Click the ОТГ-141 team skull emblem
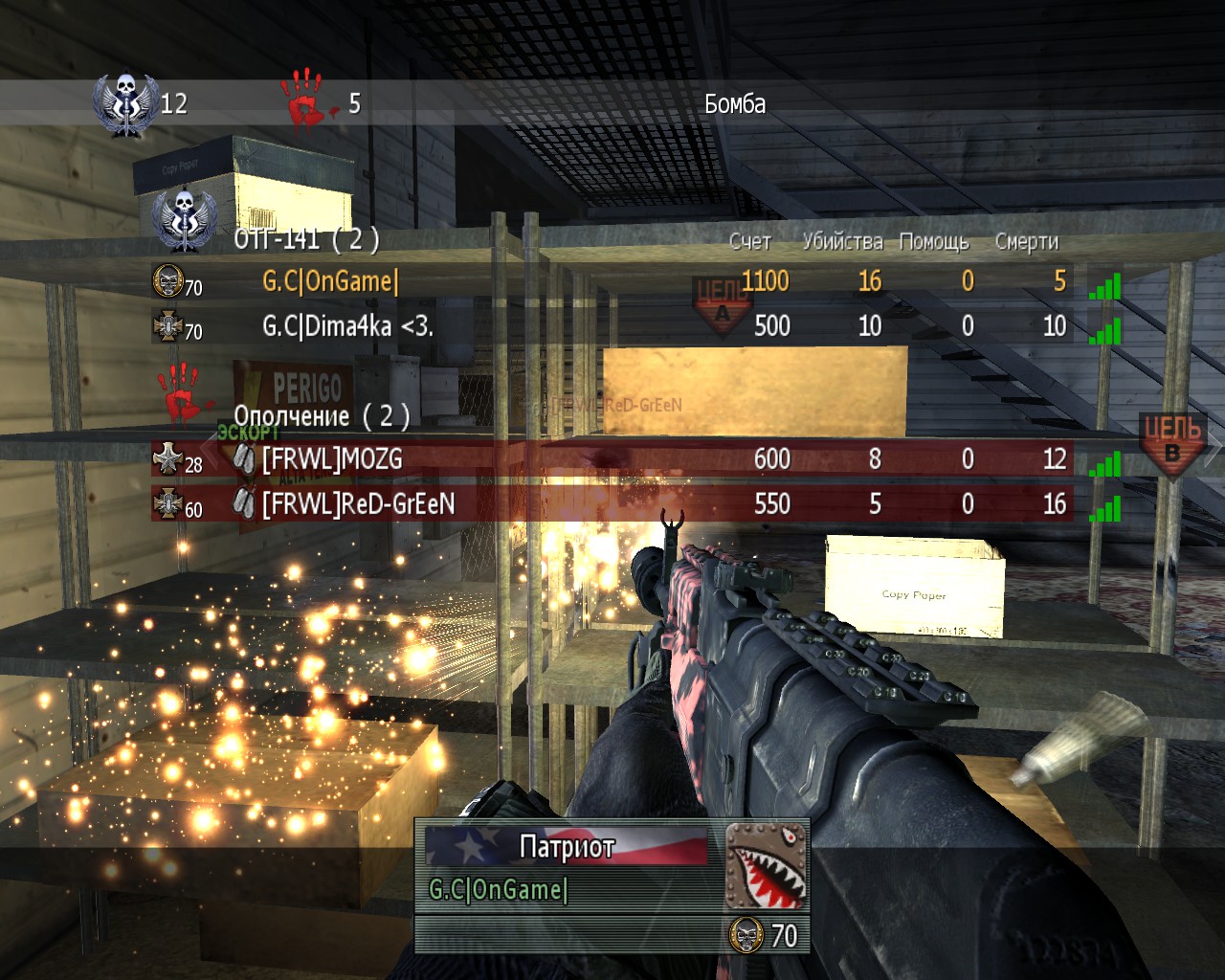This screenshot has height=980, width=1225. pyautogui.click(x=182, y=218)
